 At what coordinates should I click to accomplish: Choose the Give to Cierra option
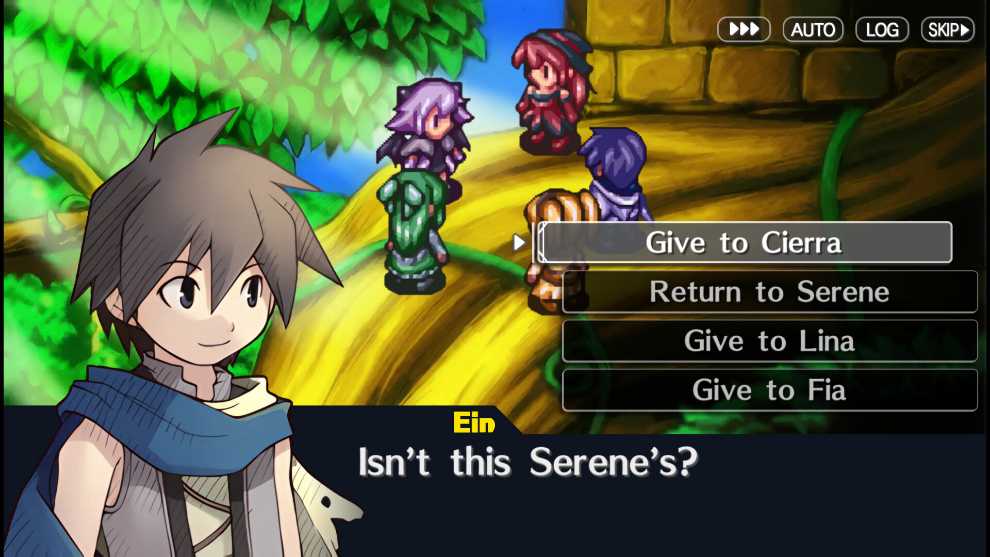pos(744,243)
